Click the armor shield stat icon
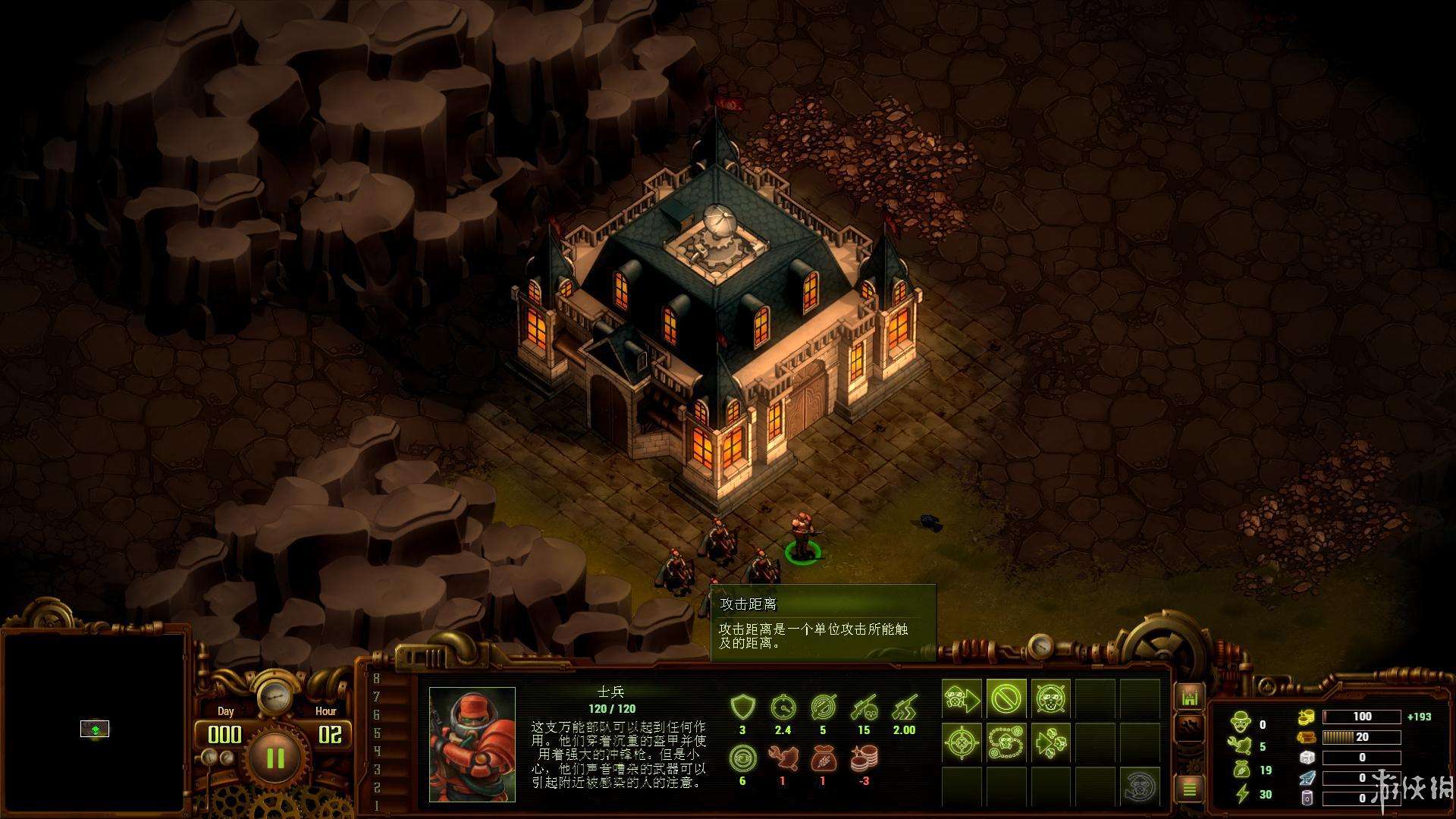The height and width of the screenshot is (819, 1456). (x=742, y=708)
